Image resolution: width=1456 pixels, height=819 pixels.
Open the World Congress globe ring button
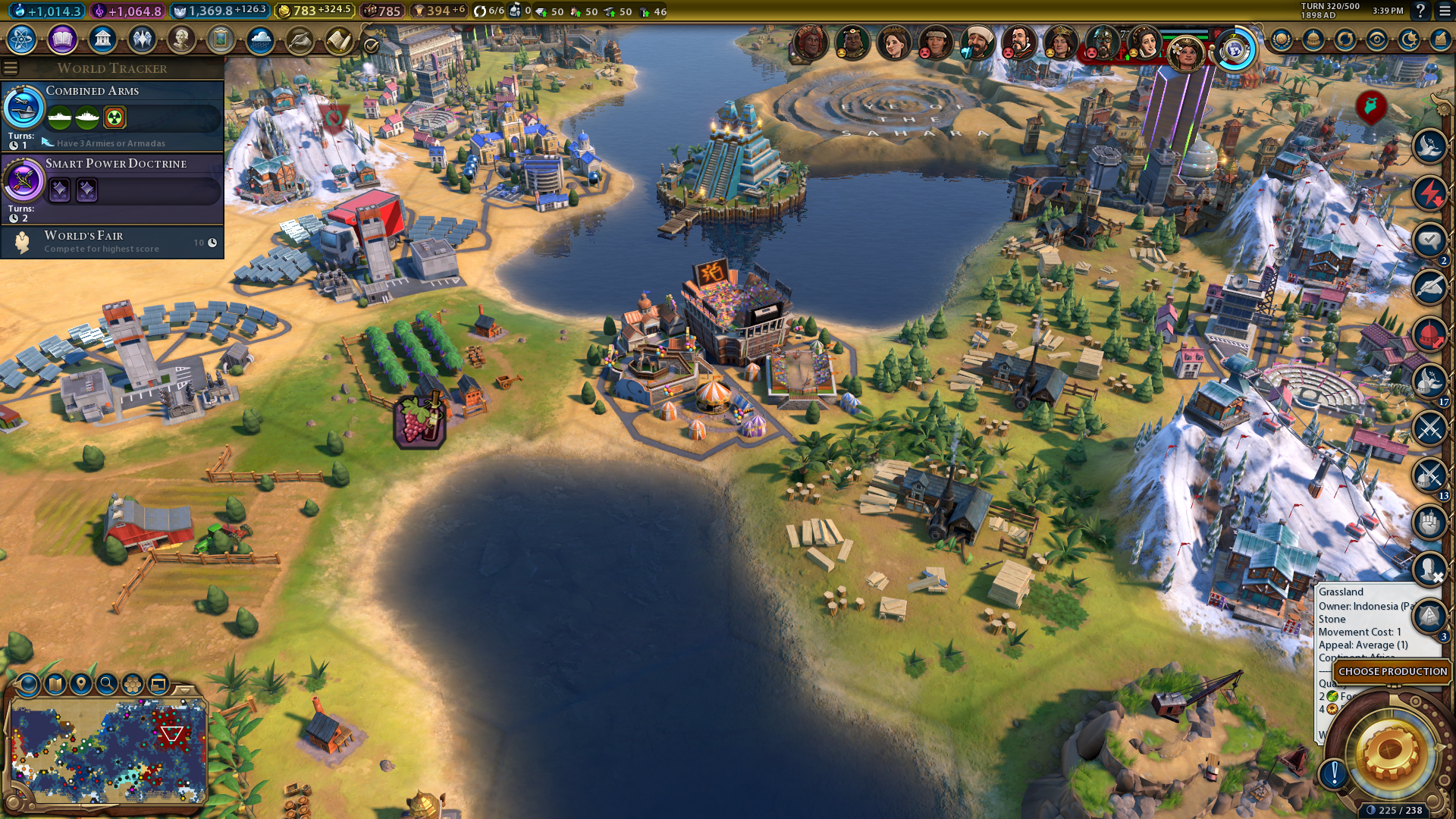coord(1235,50)
